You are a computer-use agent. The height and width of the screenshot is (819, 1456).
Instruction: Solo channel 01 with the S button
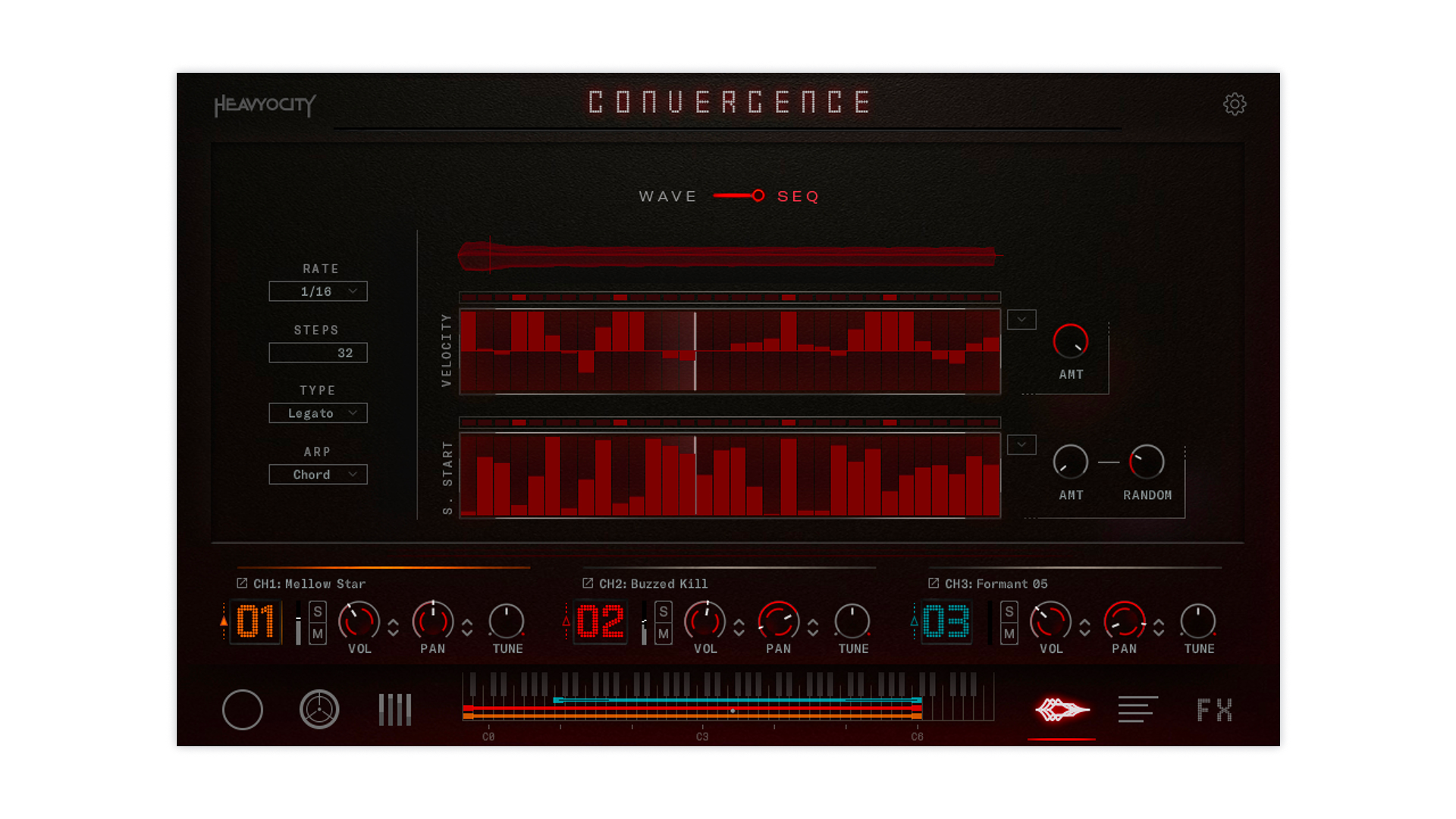click(x=319, y=611)
